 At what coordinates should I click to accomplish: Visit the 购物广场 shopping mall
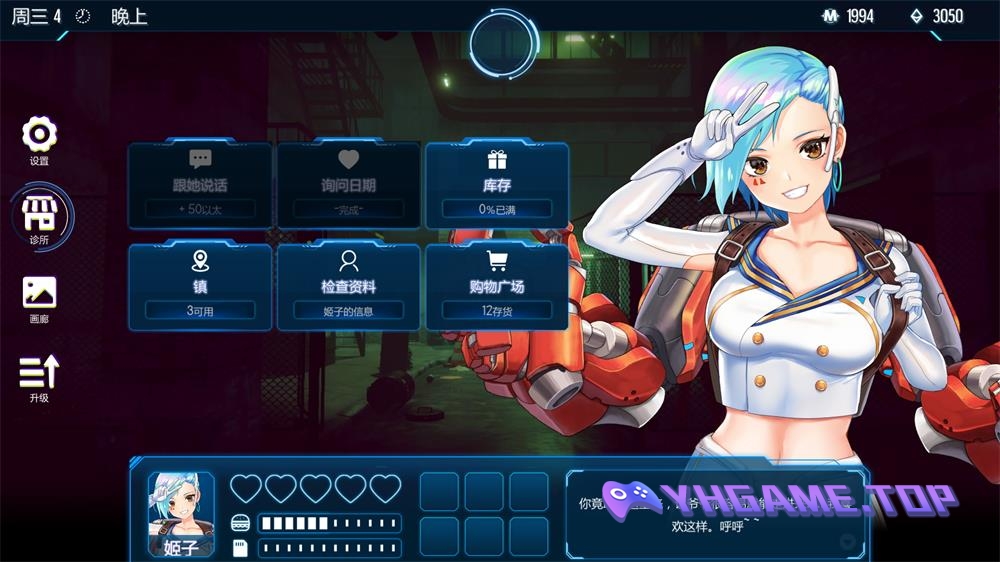(497, 286)
